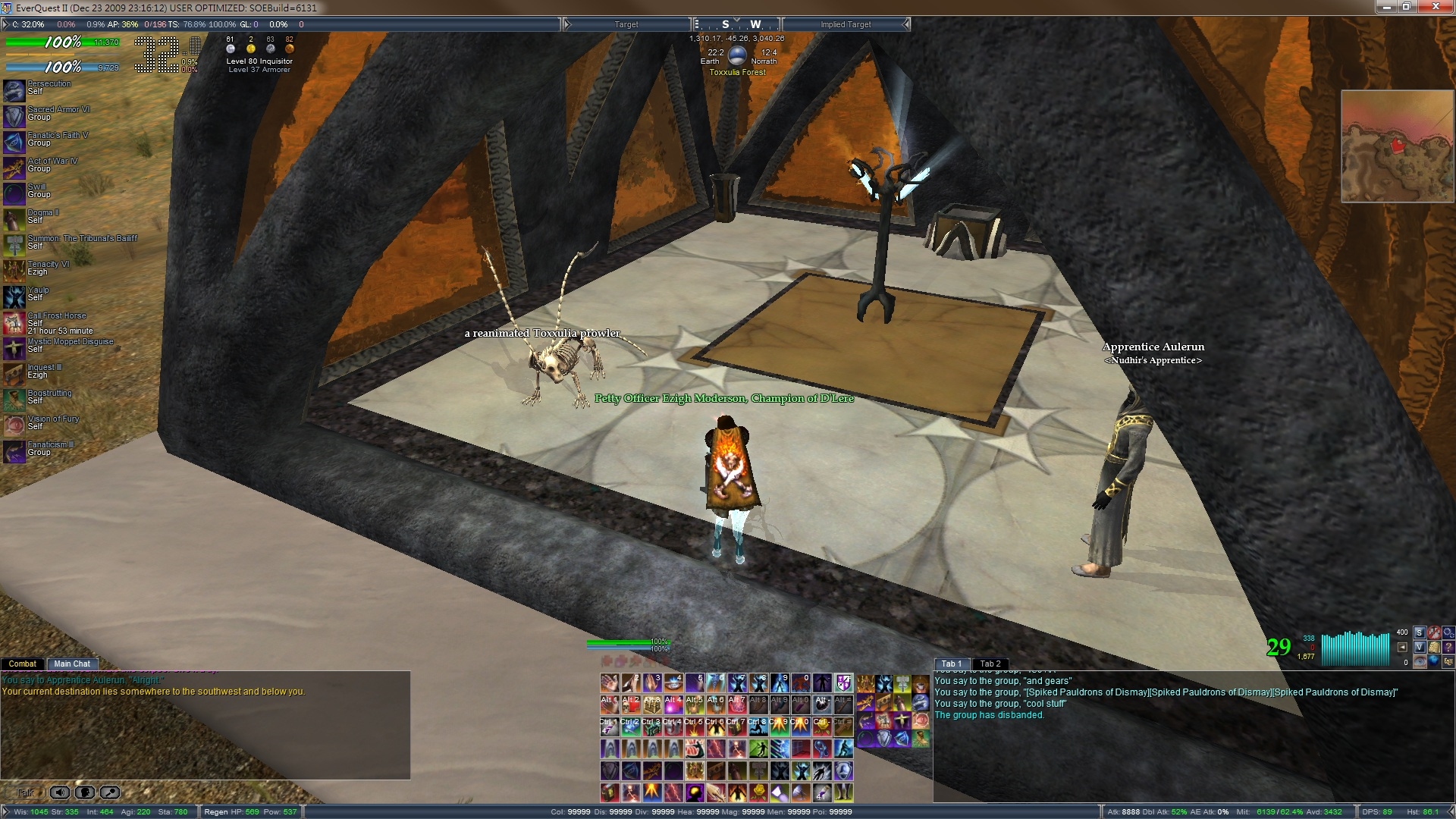Toggle the voice chat speaker button
1456x819 pixels.
(x=60, y=792)
